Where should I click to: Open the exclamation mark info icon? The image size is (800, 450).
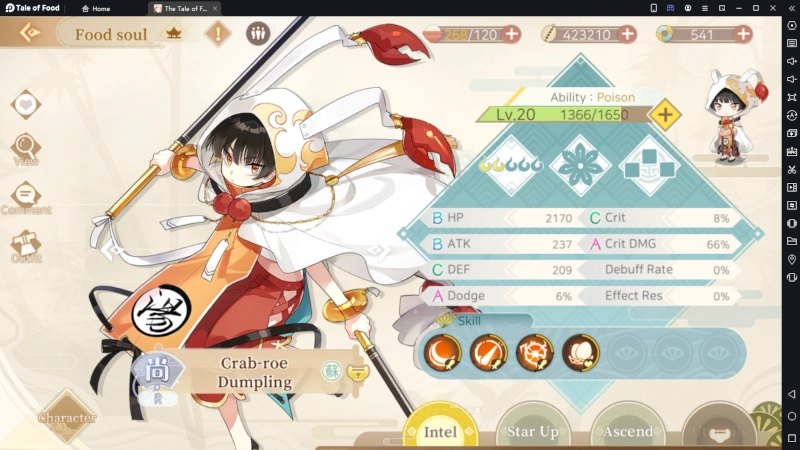pyautogui.click(x=219, y=33)
